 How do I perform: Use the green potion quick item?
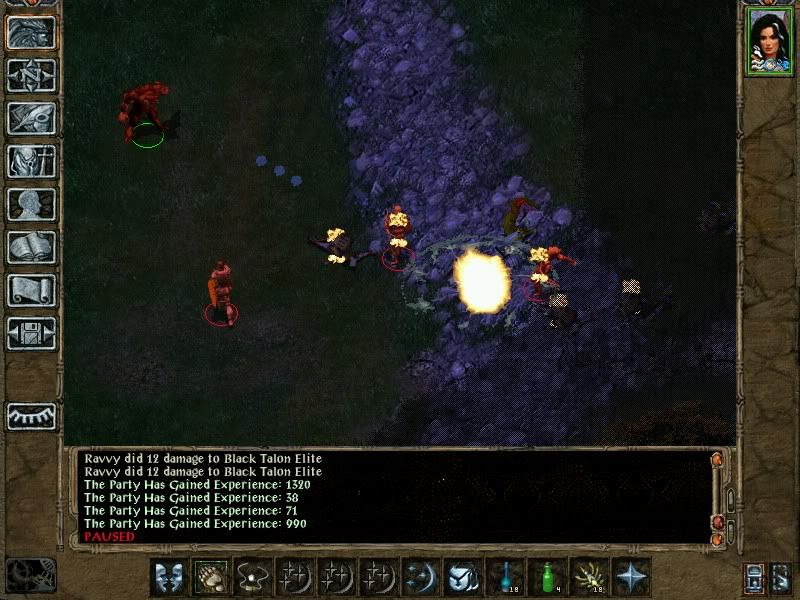point(548,576)
